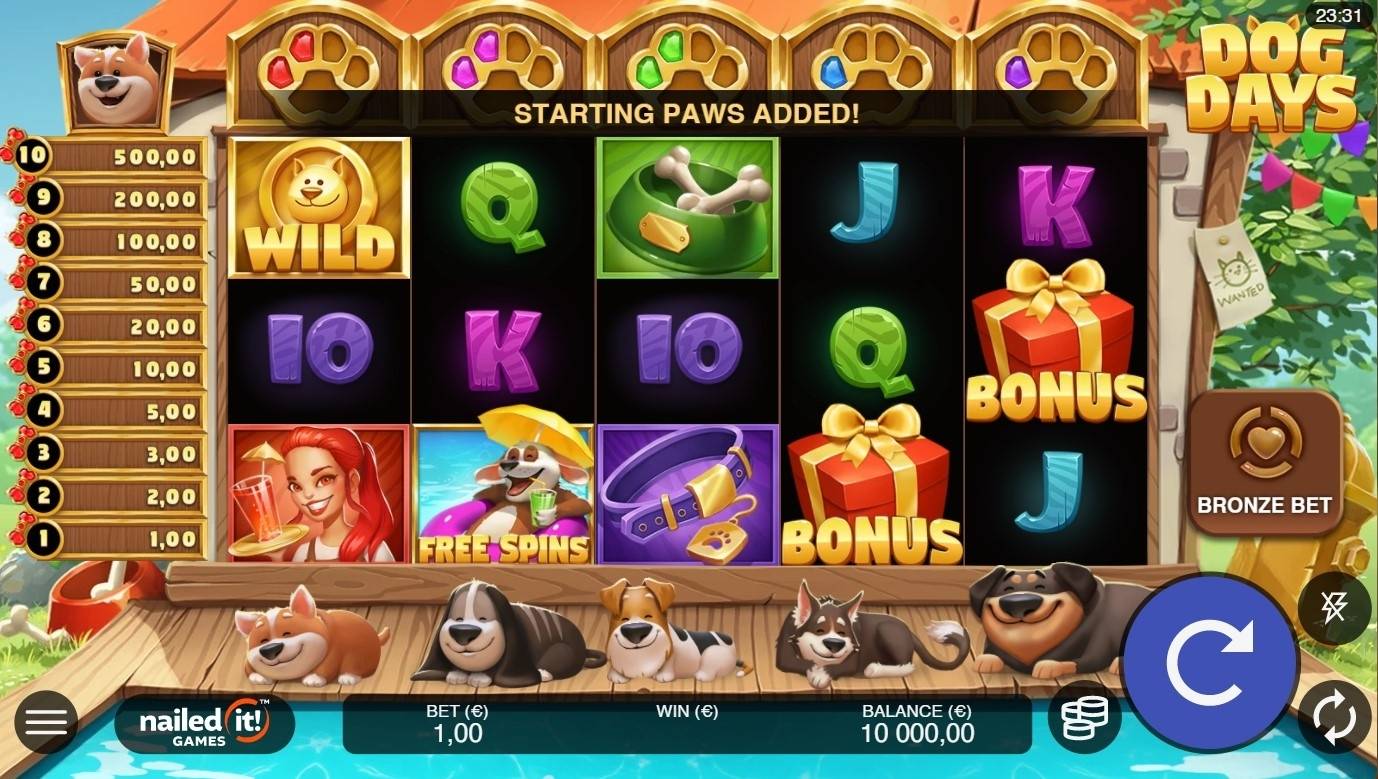Toggle the lightning turbo spin mode
1378x779 pixels.
coord(1334,608)
